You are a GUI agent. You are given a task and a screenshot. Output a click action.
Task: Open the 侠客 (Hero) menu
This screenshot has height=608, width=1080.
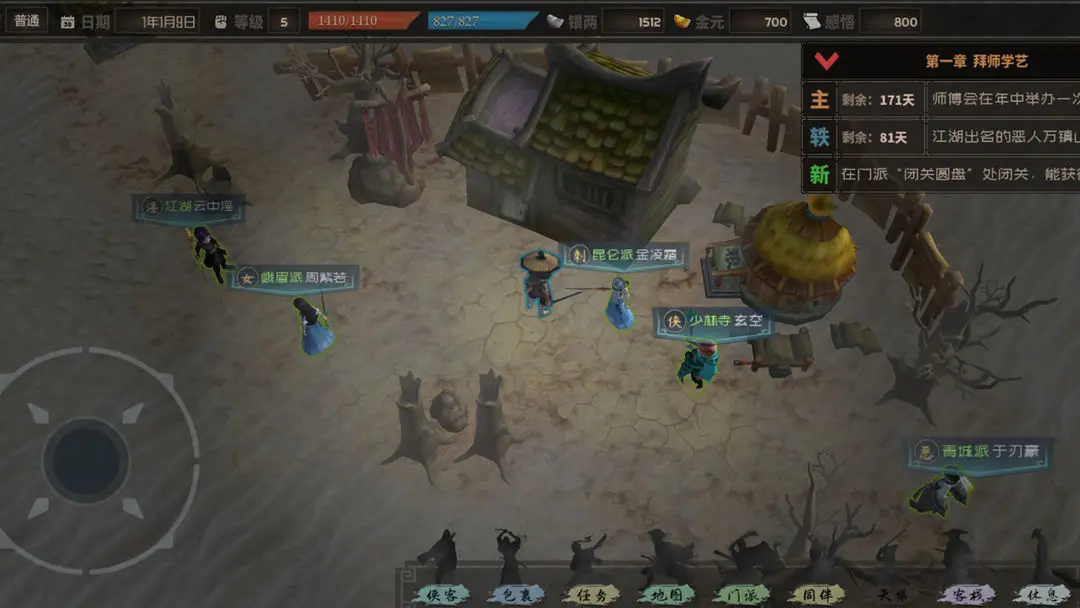[442, 594]
